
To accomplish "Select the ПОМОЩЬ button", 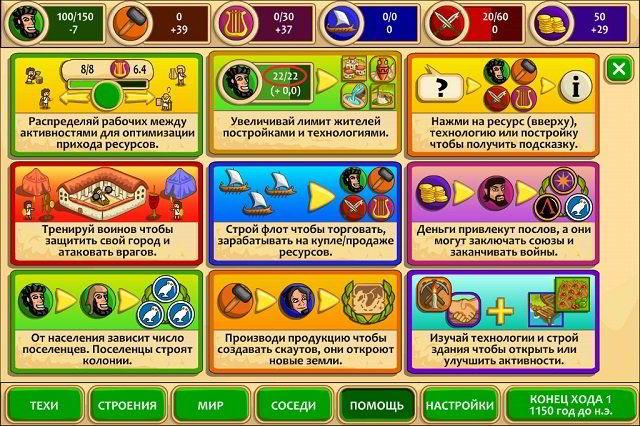I will pos(376,405).
